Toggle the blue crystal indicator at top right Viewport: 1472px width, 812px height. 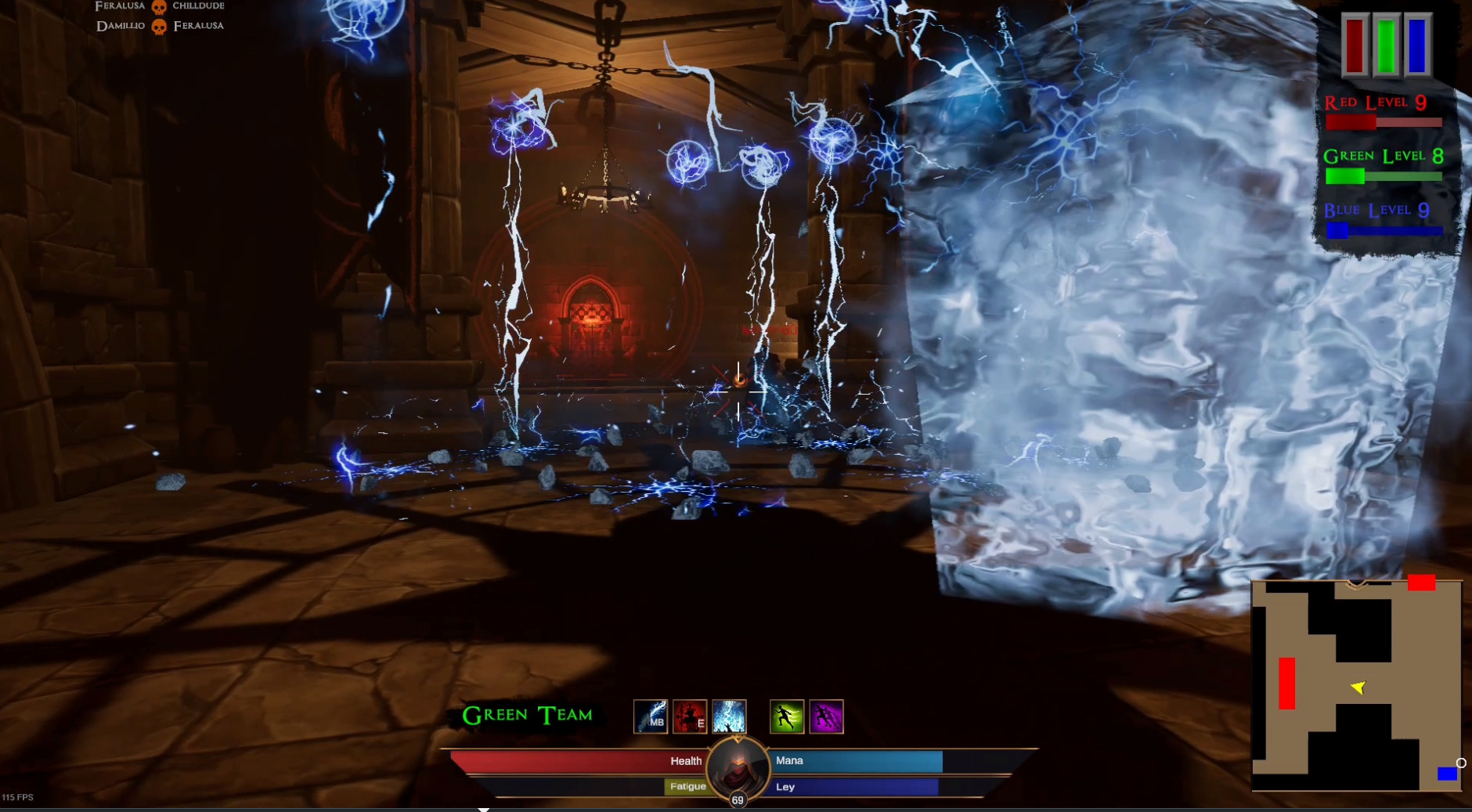point(1416,45)
